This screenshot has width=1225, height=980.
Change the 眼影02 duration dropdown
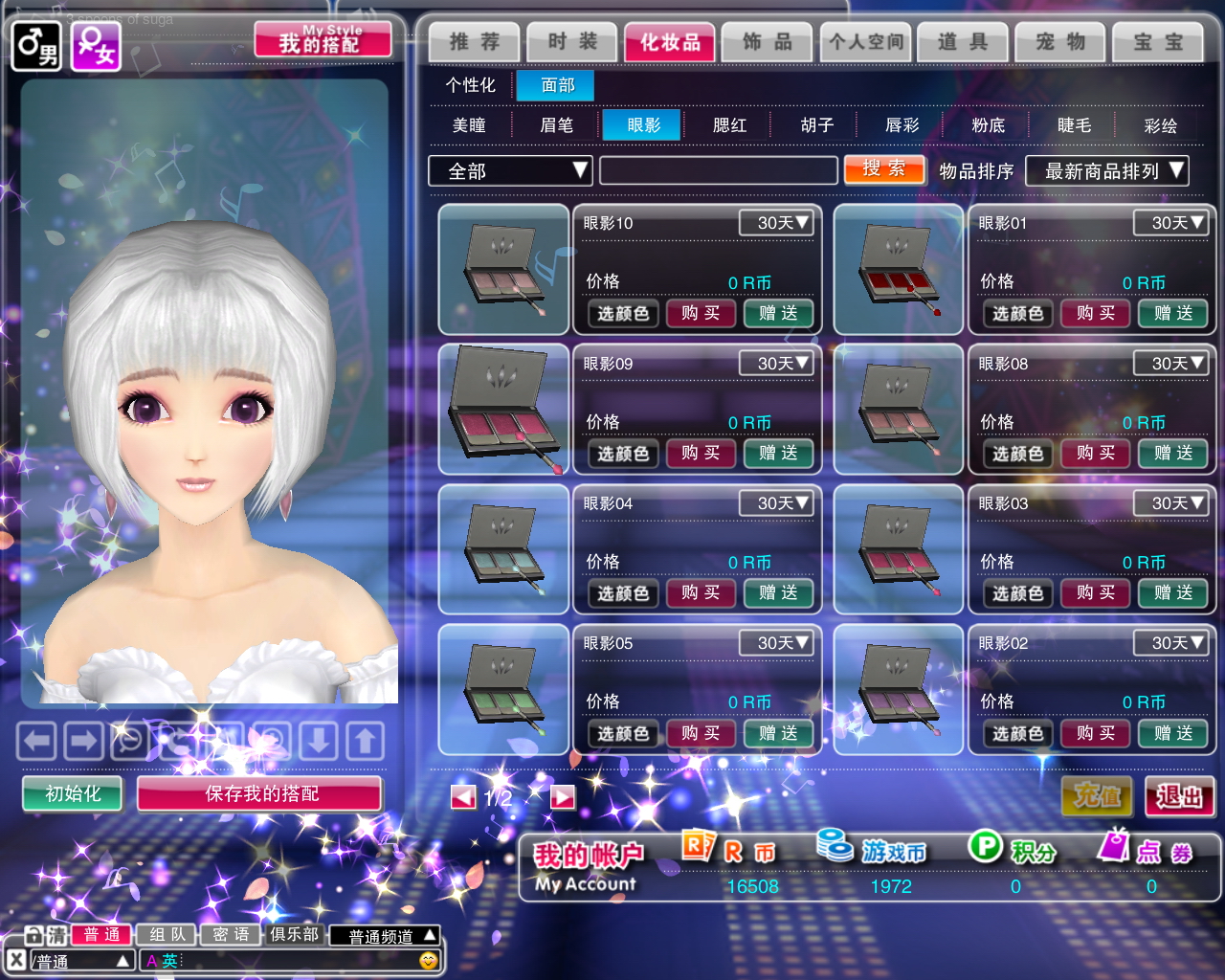point(1169,643)
